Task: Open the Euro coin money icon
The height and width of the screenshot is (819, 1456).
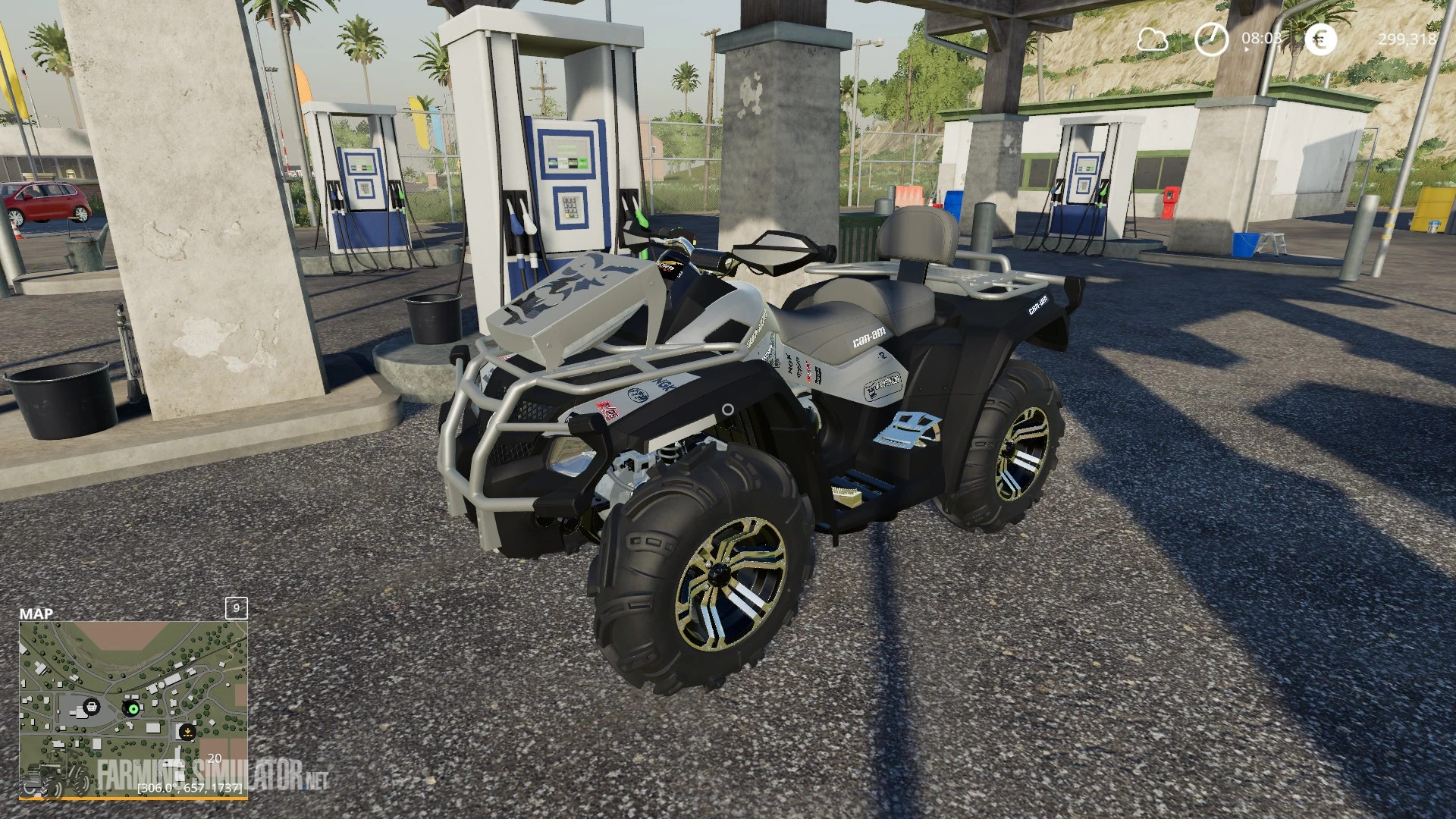Action: [x=1319, y=39]
